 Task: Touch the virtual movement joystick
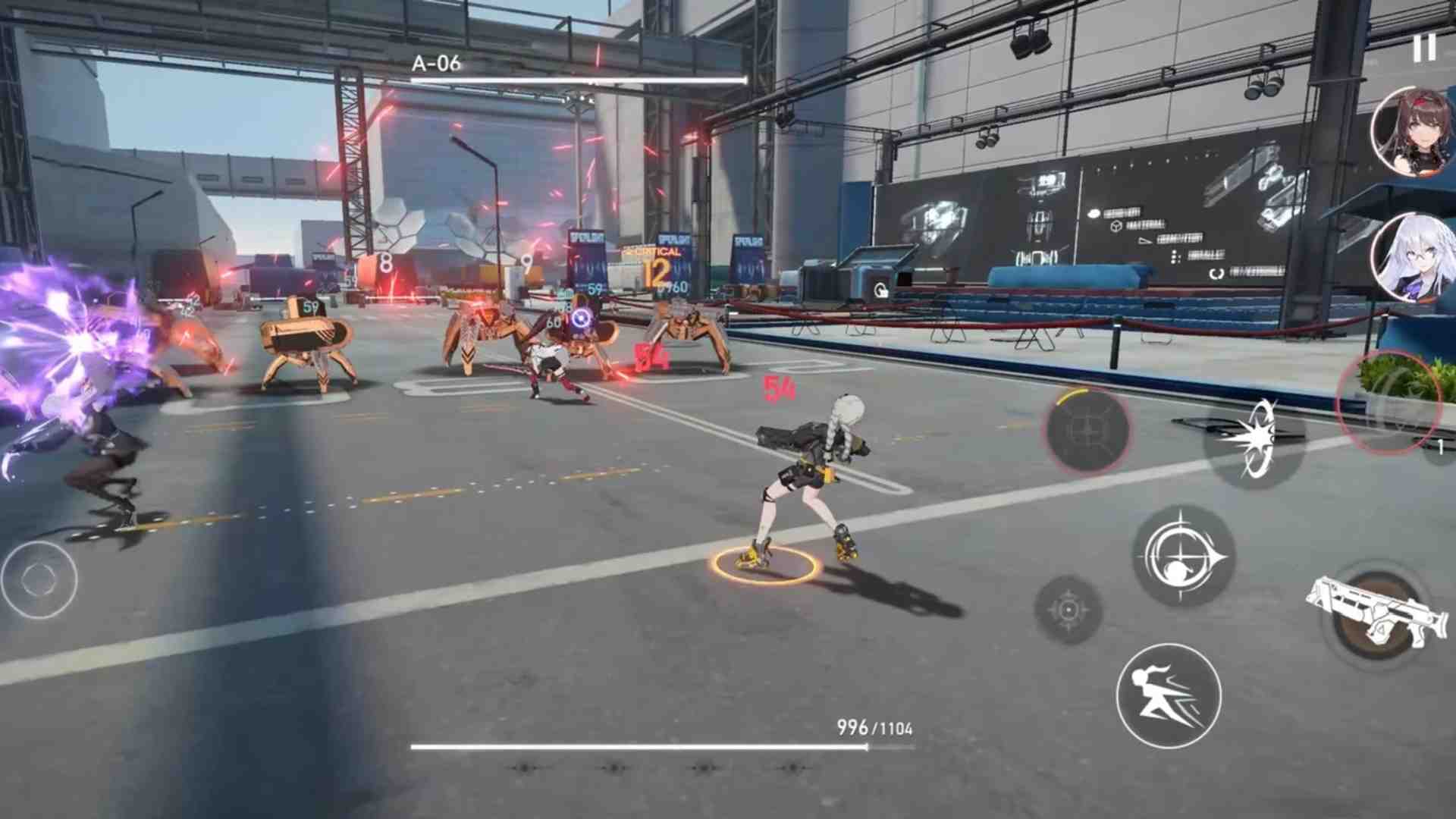click(x=38, y=579)
